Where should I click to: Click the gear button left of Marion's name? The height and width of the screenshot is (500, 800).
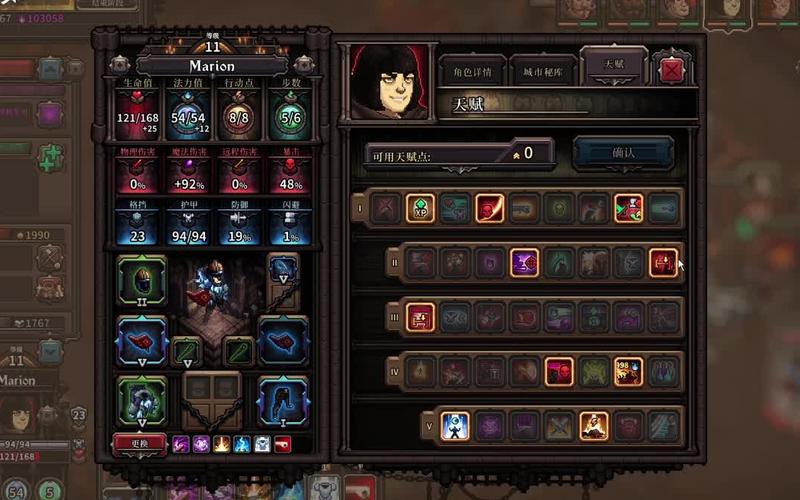tap(120, 65)
